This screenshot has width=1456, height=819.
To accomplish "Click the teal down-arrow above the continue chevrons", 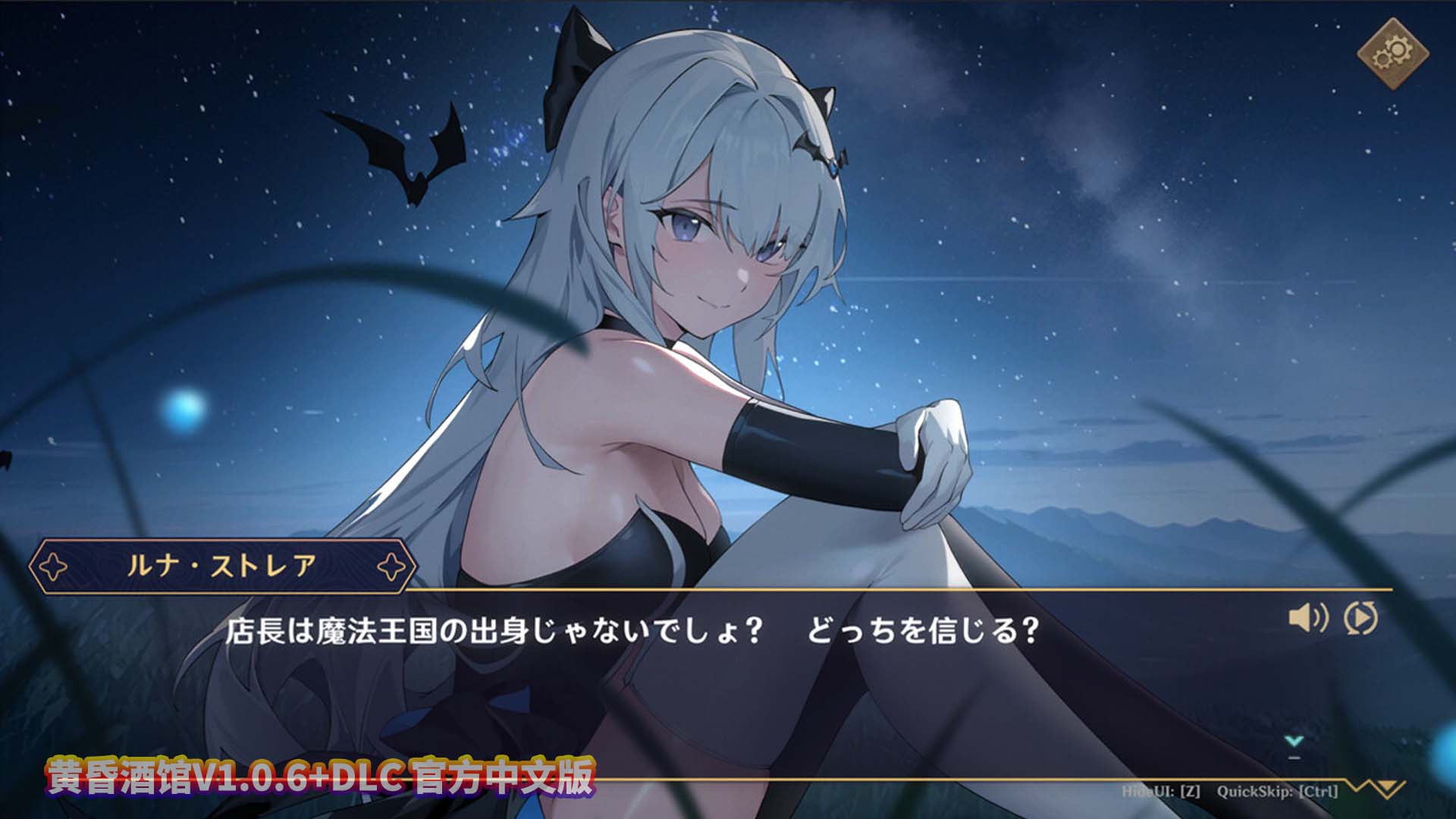I will 1294,741.
